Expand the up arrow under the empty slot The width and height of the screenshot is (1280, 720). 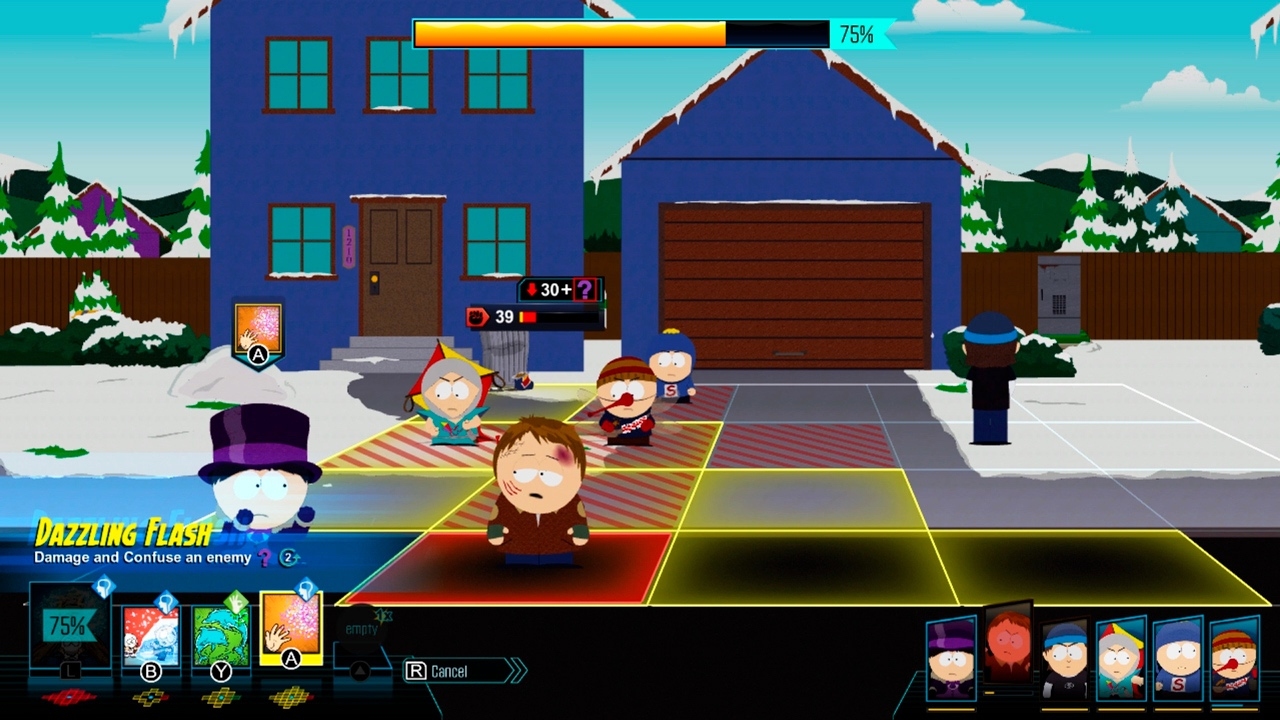(x=359, y=670)
